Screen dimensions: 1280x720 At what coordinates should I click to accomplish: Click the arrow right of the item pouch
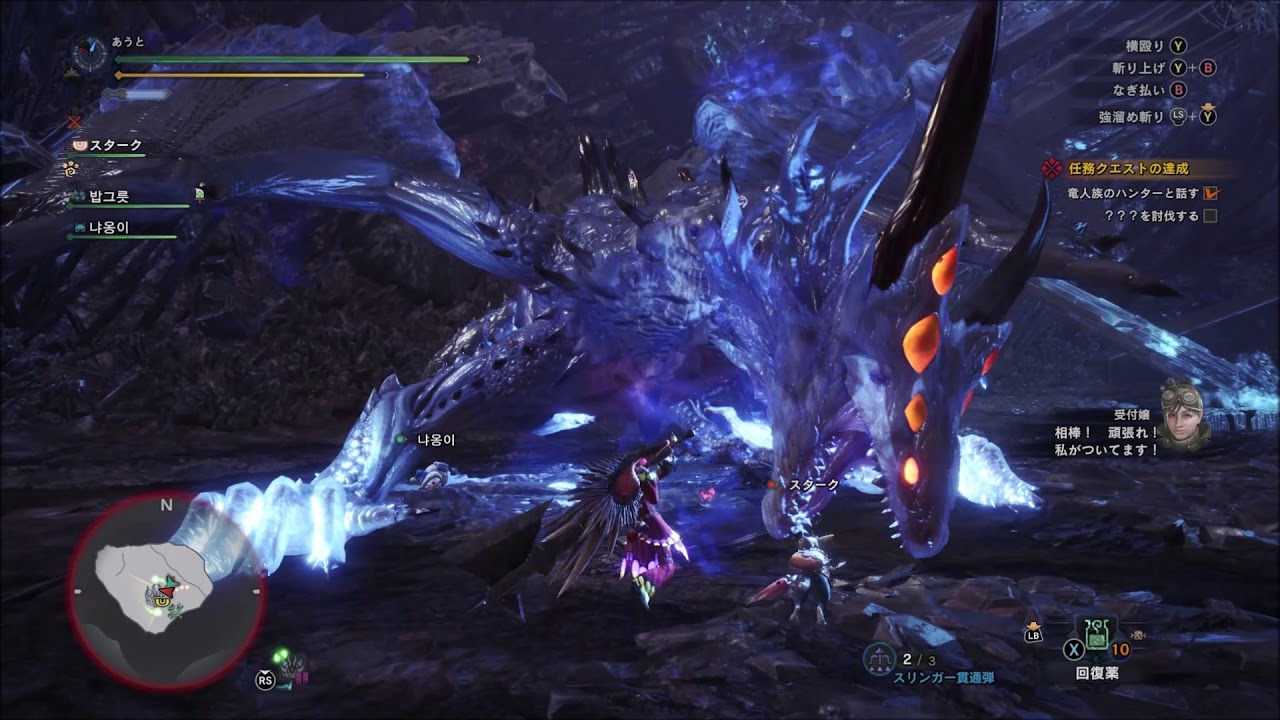[x=1137, y=635]
